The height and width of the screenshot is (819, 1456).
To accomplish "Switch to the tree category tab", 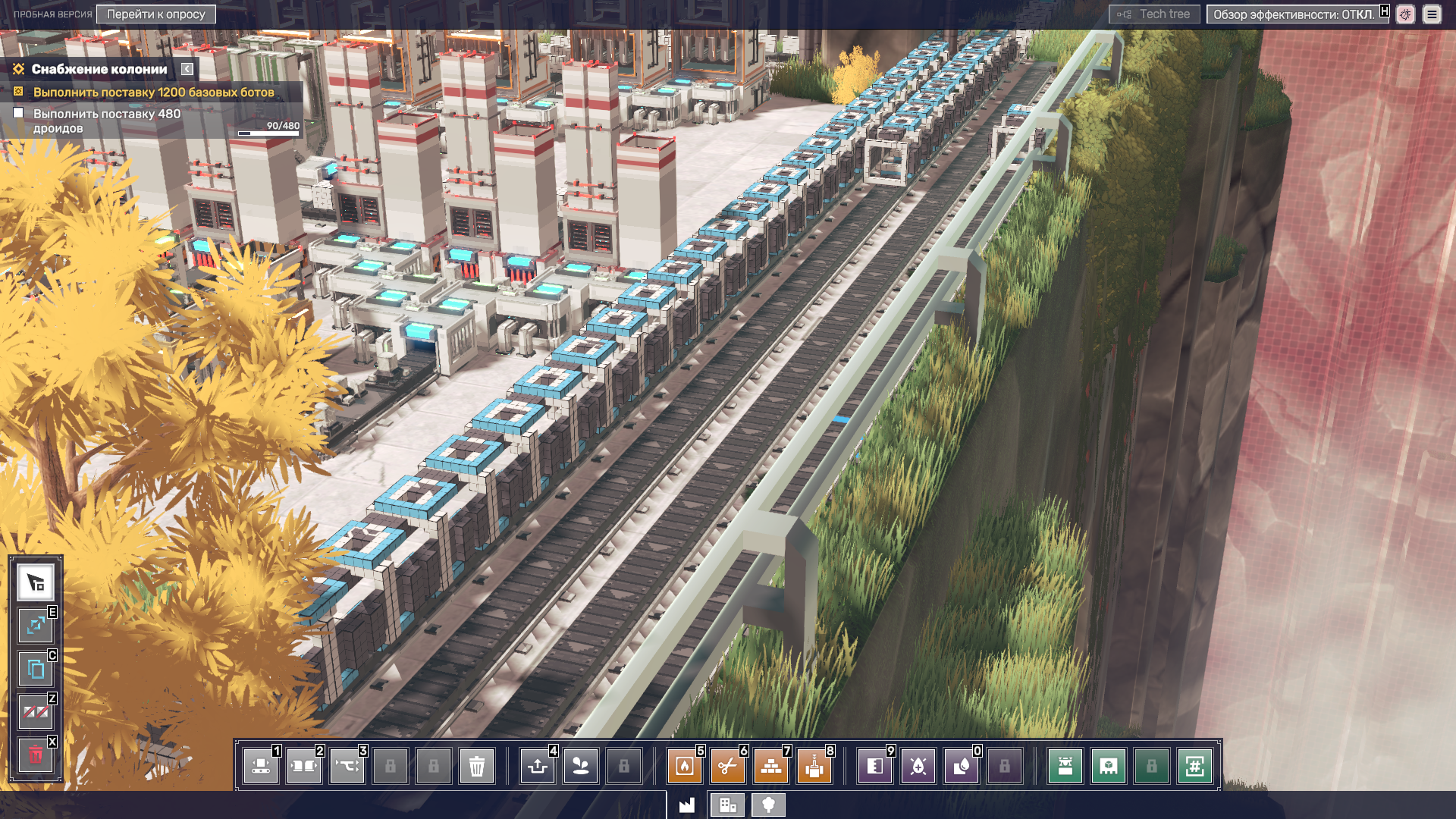I will pyautogui.click(x=768, y=805).
